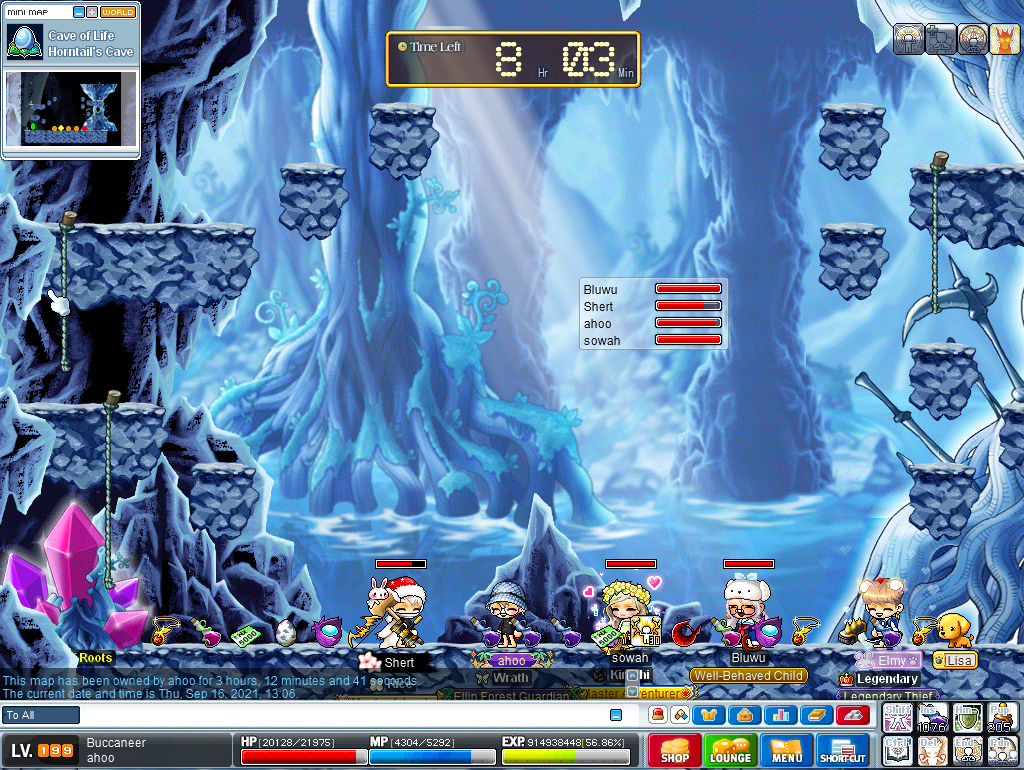
Task: Click the orange dragon buff icon
Action: click(x=1003, y=39)
